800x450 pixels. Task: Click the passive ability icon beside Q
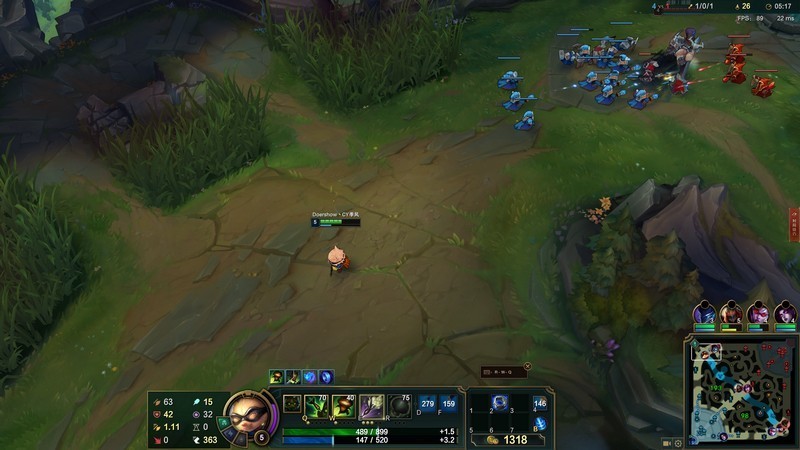pos(292,404)
